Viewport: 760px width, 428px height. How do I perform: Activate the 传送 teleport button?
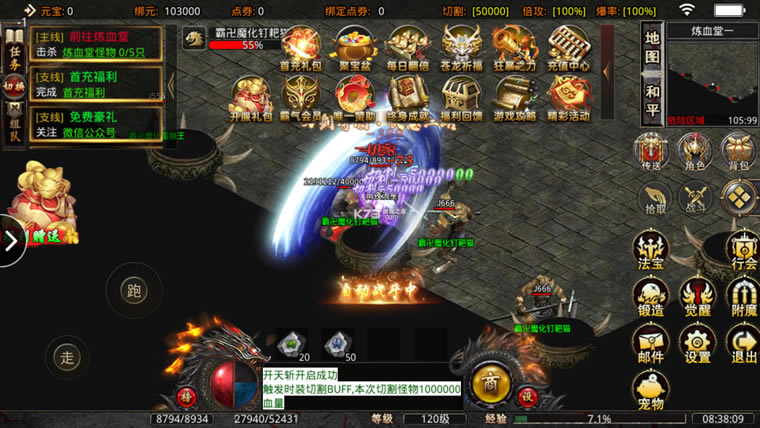coord(653,152)
